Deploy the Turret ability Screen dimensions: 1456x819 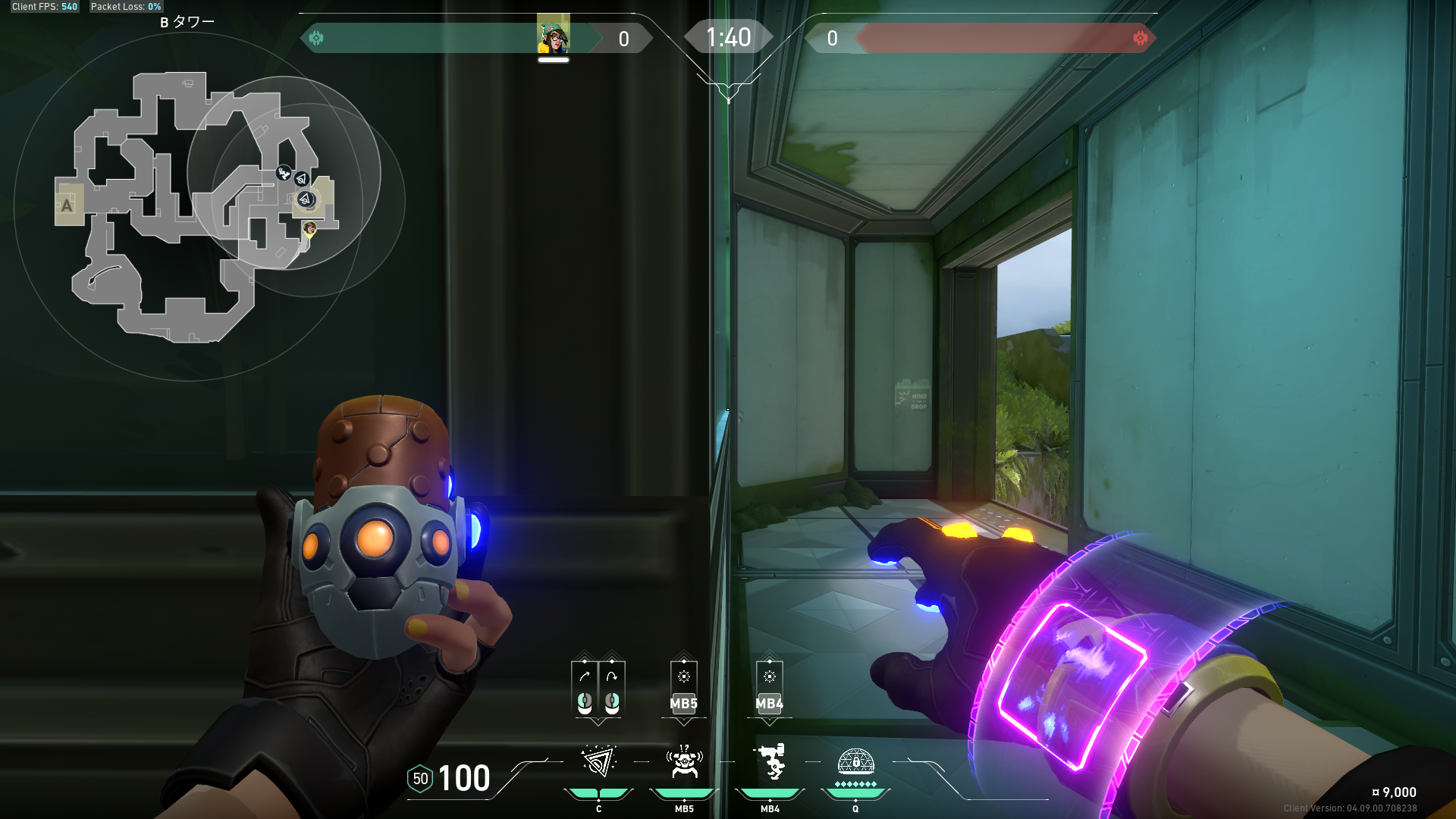pyautogui.click(x=770, y=762)
